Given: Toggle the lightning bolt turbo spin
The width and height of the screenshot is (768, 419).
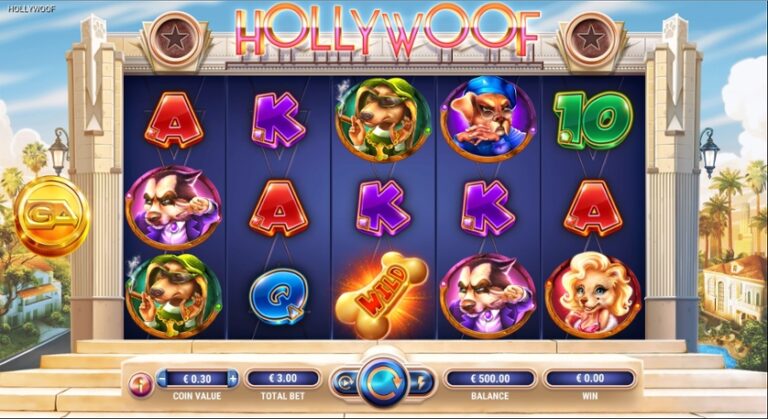Looking at the screenshot, I should [423, 380].
